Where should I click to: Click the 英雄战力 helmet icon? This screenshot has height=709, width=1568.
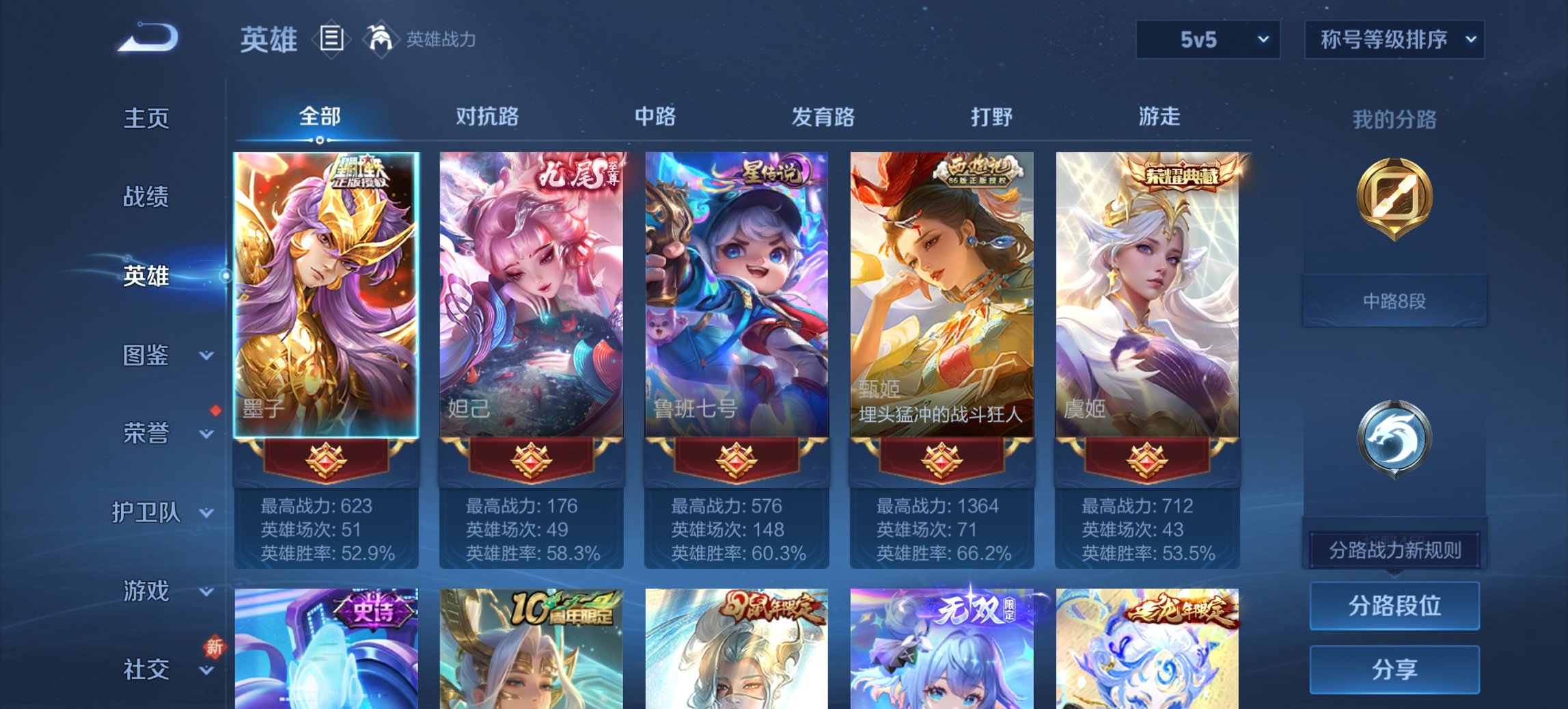tap(379, 40)
